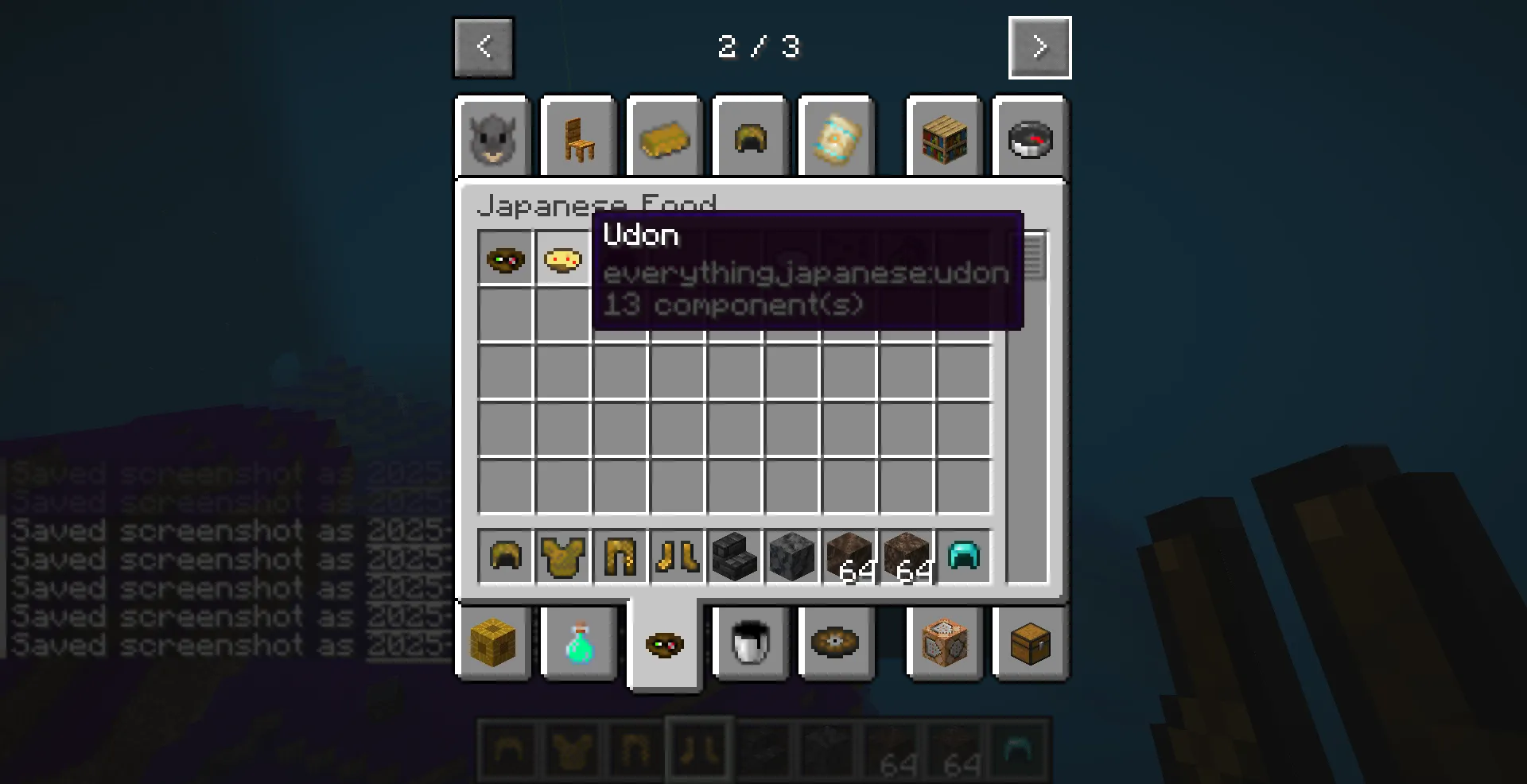Click the compass search tab
This screenshot has height=784, width=1527.
click(x=1030, y=137)
